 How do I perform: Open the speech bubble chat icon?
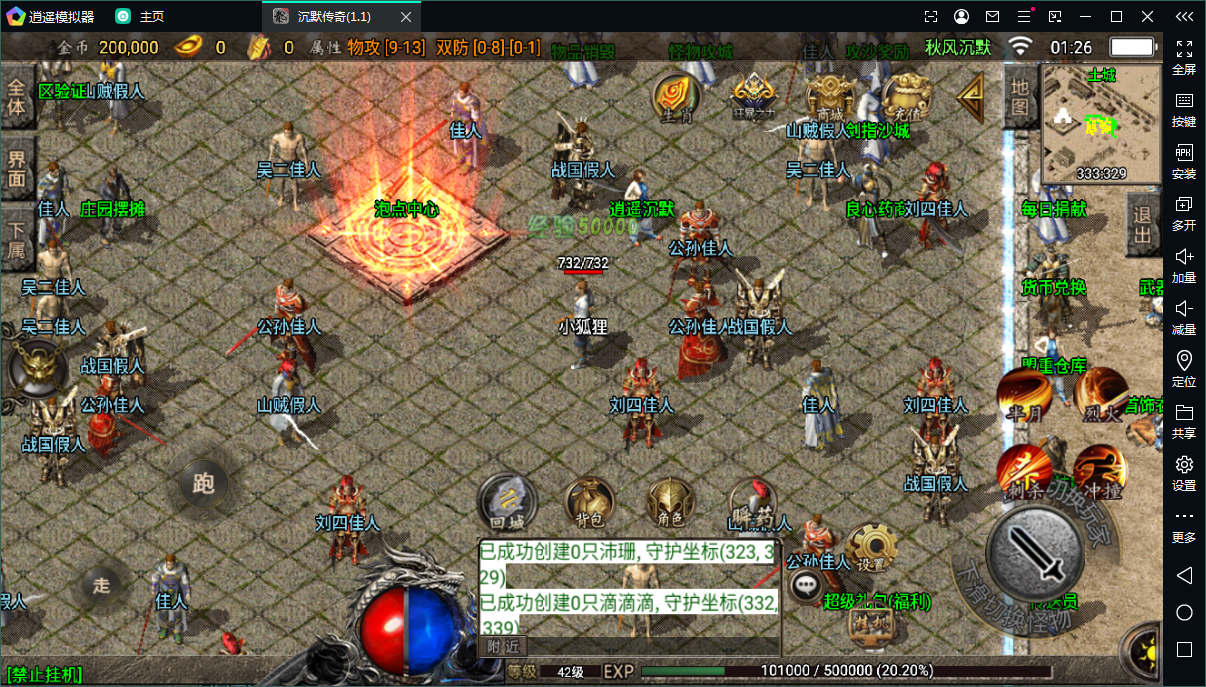click(806, 586)
